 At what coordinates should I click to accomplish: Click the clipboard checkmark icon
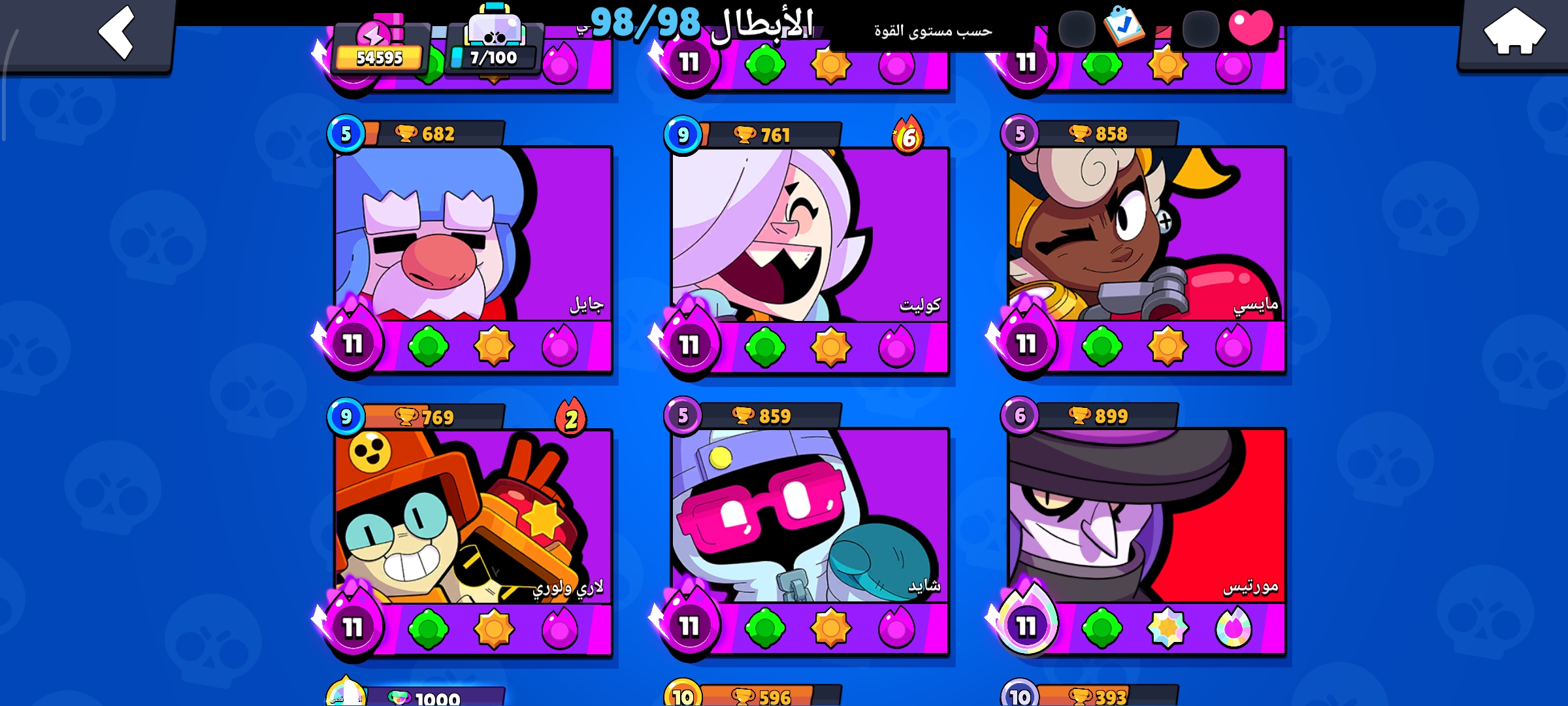point(1124,26)
